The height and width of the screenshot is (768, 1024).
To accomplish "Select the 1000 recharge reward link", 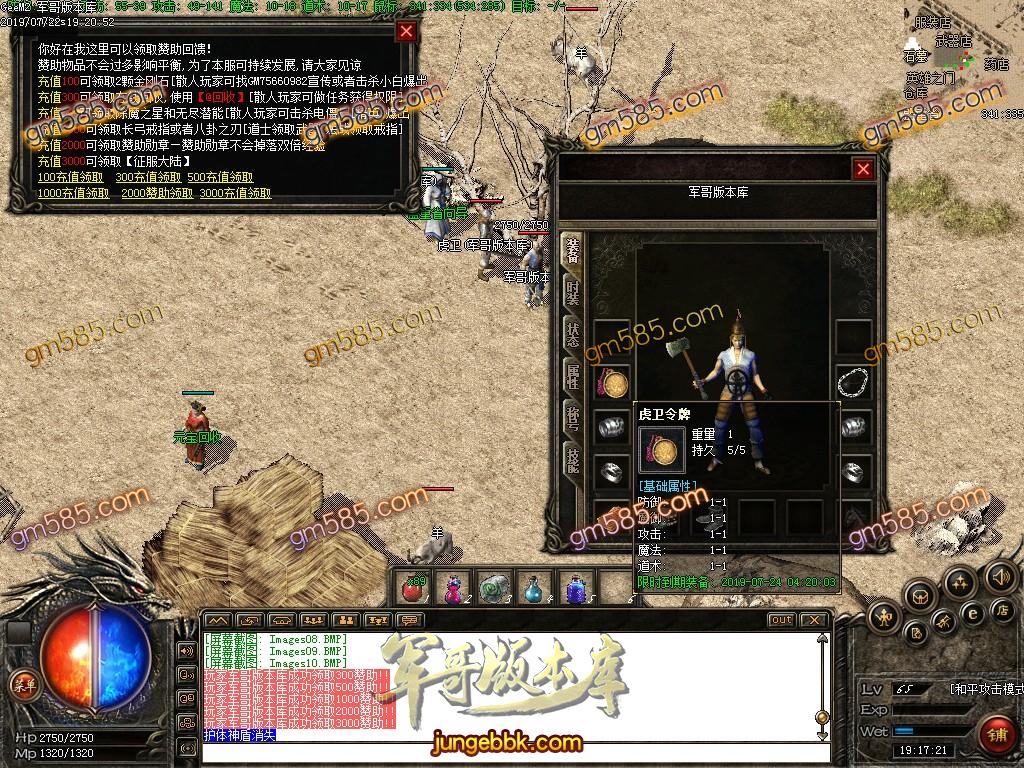I will 73,193.
